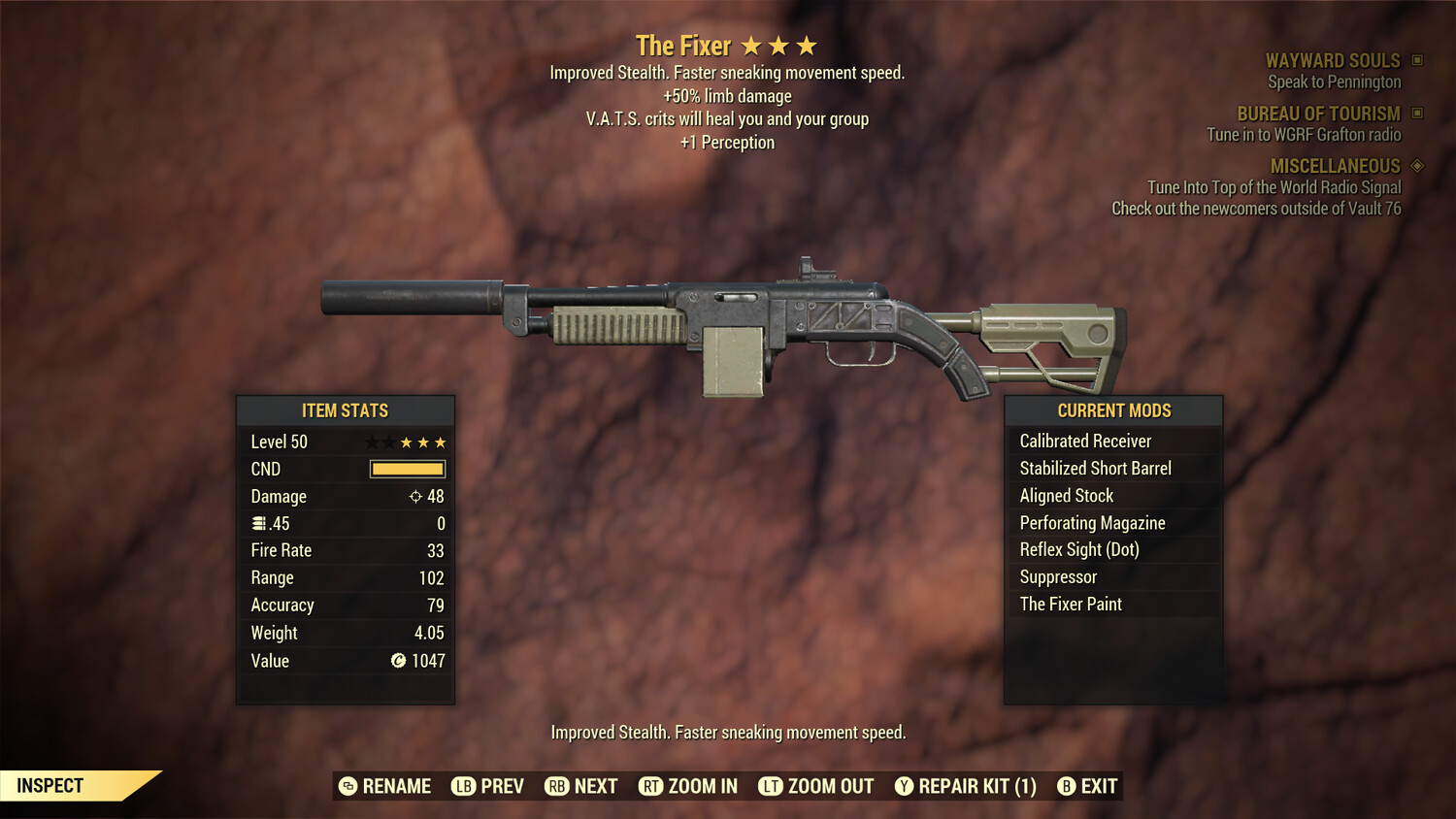
Task: Click the yellow CND condition bar
Action: tap(407, 469)
